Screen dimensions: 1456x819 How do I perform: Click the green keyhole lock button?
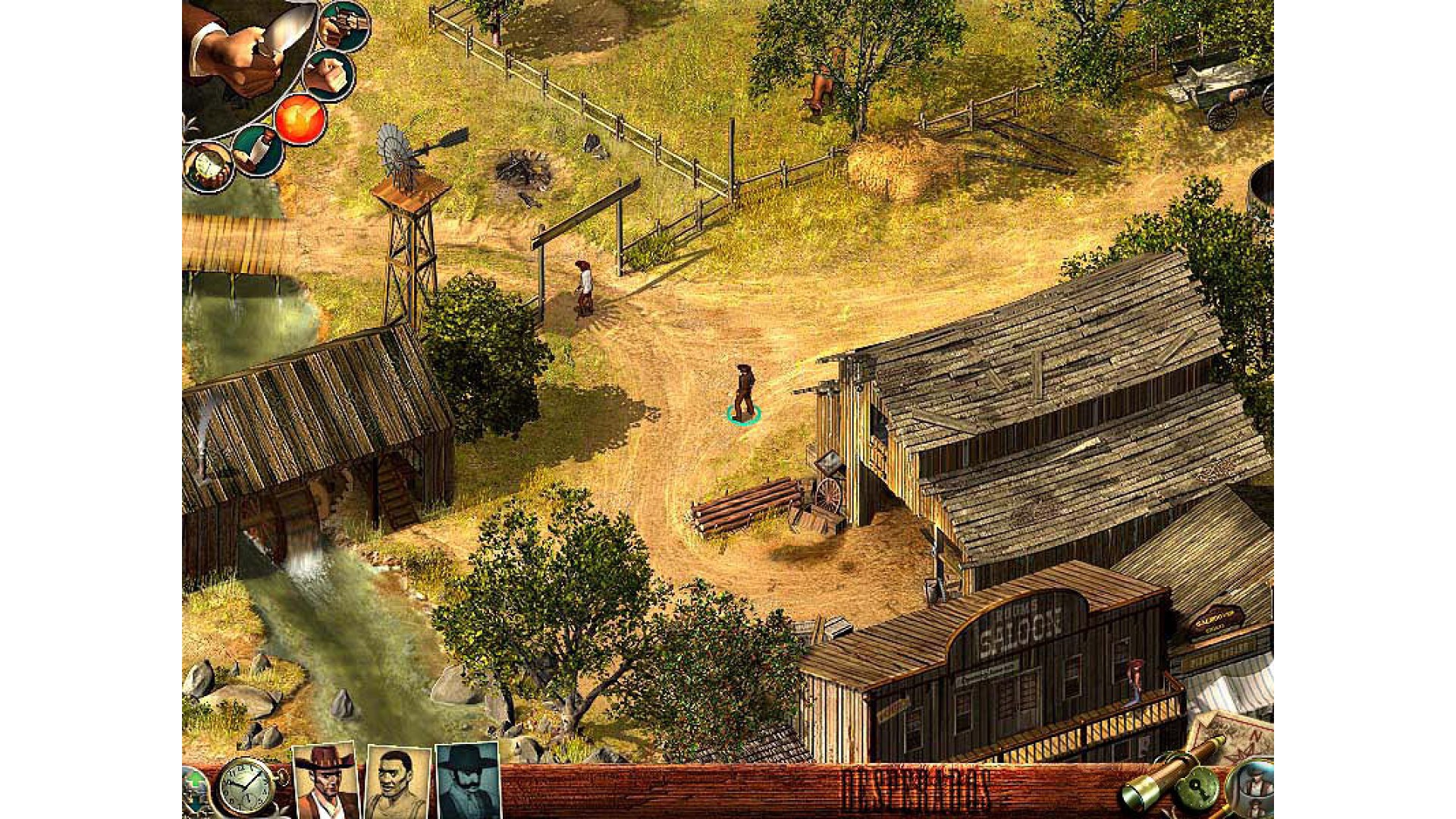1198,789
